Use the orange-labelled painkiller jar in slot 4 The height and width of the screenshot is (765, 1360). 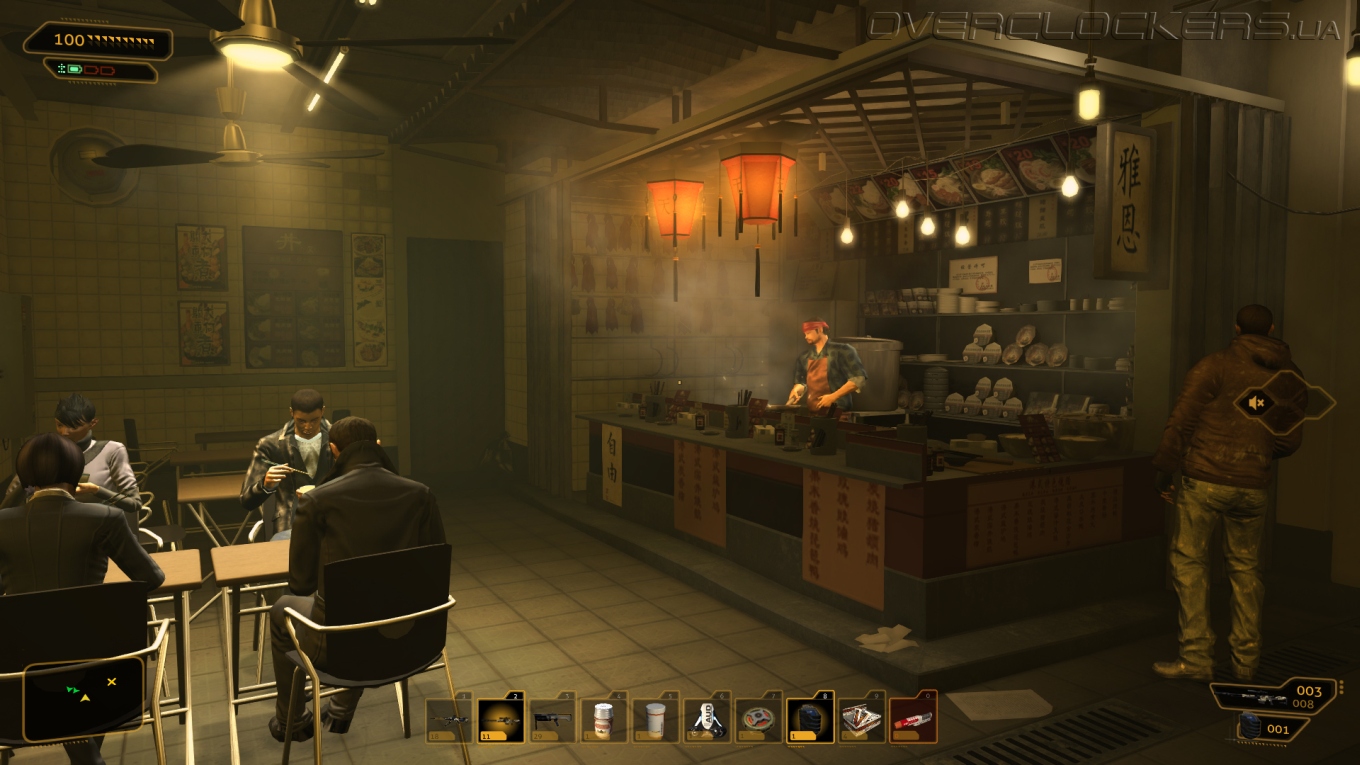coord(604,720)
